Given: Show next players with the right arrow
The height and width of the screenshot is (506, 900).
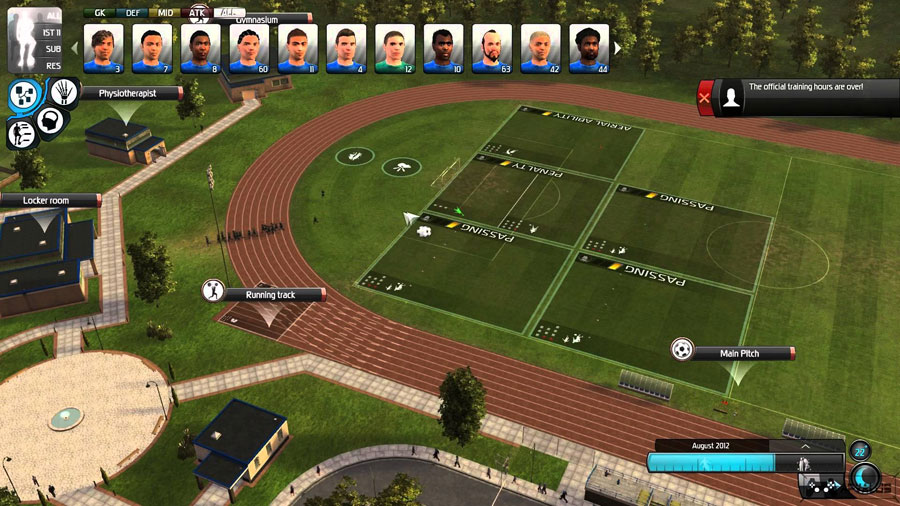Looking at the screenshot, I should click(x=617, y=47).
